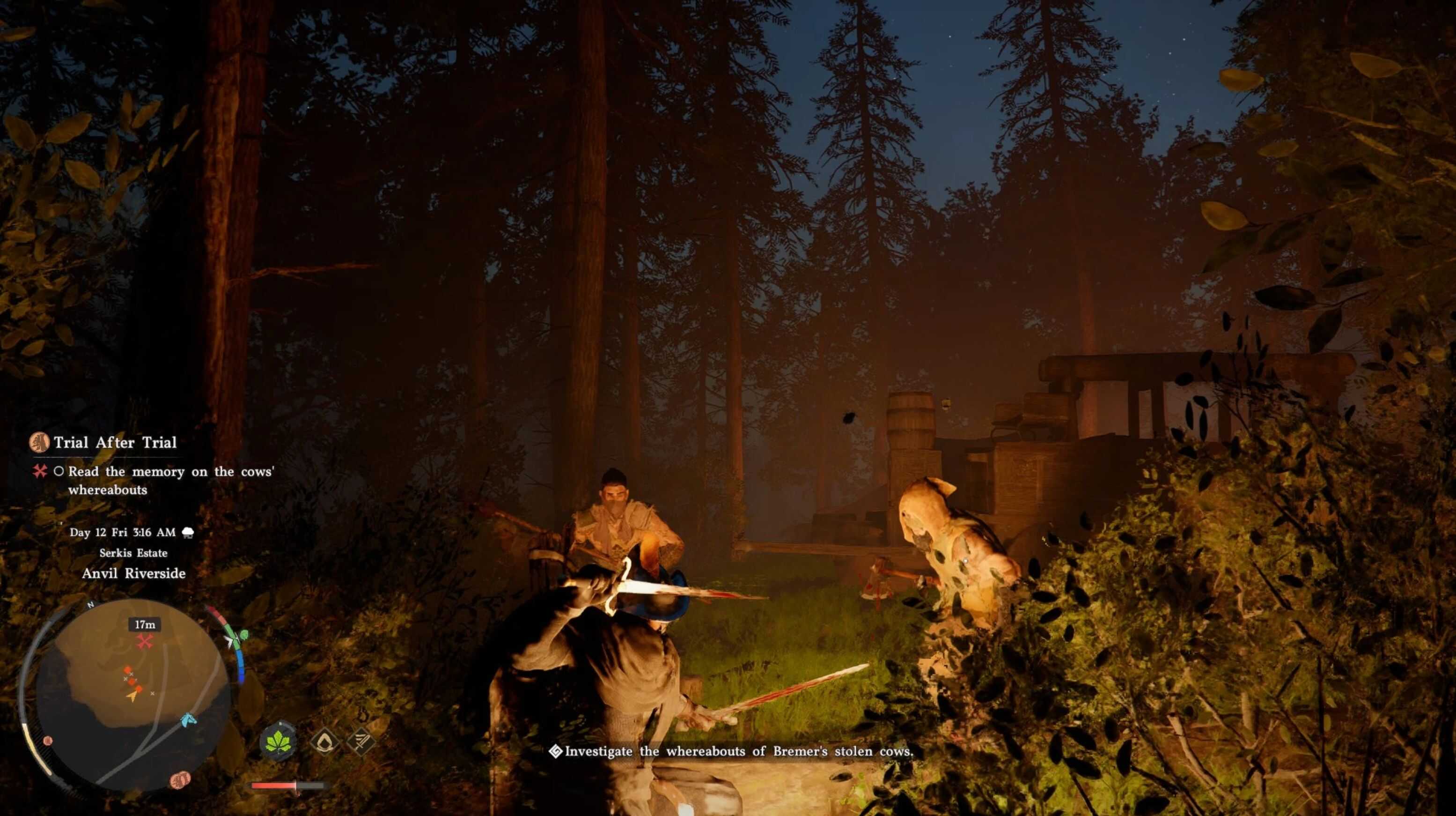Viewport: 1456px width, 816px height.
Task: Open the Trial After Trial quest tracker
Action: 114,442
